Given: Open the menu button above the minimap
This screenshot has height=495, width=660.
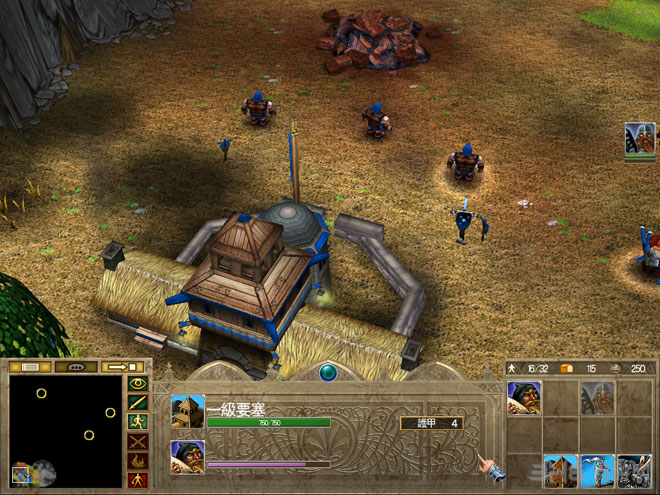Looking at the screenshot, I should coord(28,368).
